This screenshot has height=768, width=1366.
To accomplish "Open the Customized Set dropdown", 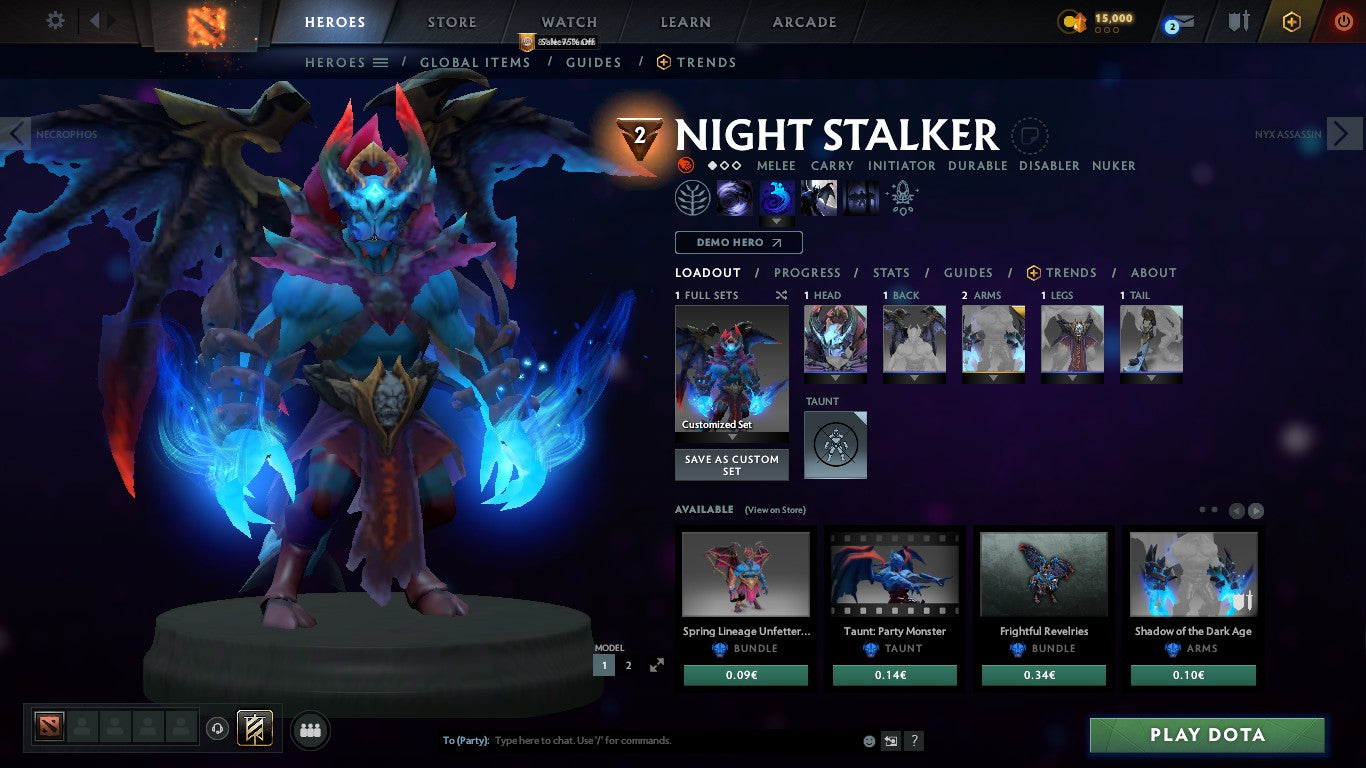I will (731, 435).
